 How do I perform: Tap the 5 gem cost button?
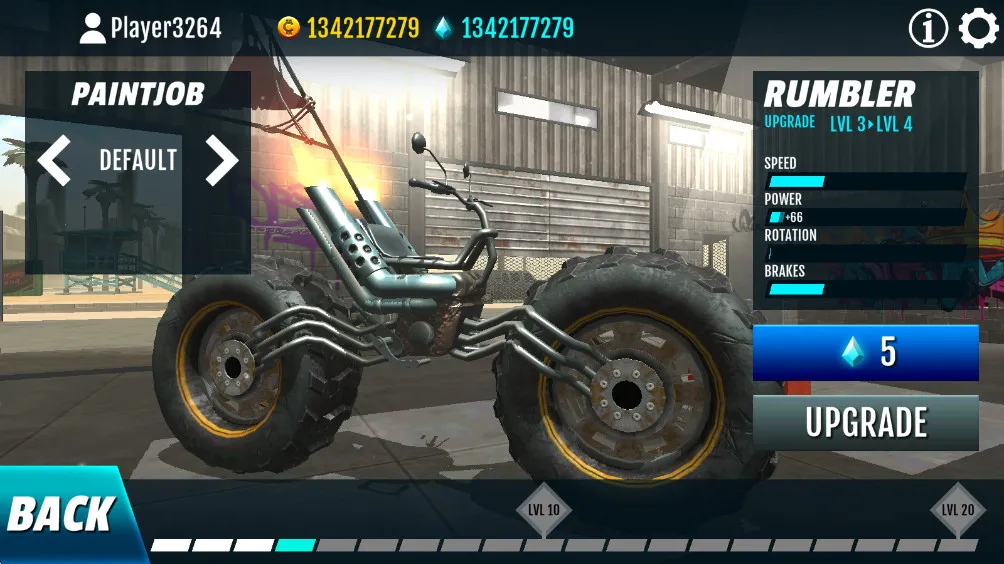[866, 352]
